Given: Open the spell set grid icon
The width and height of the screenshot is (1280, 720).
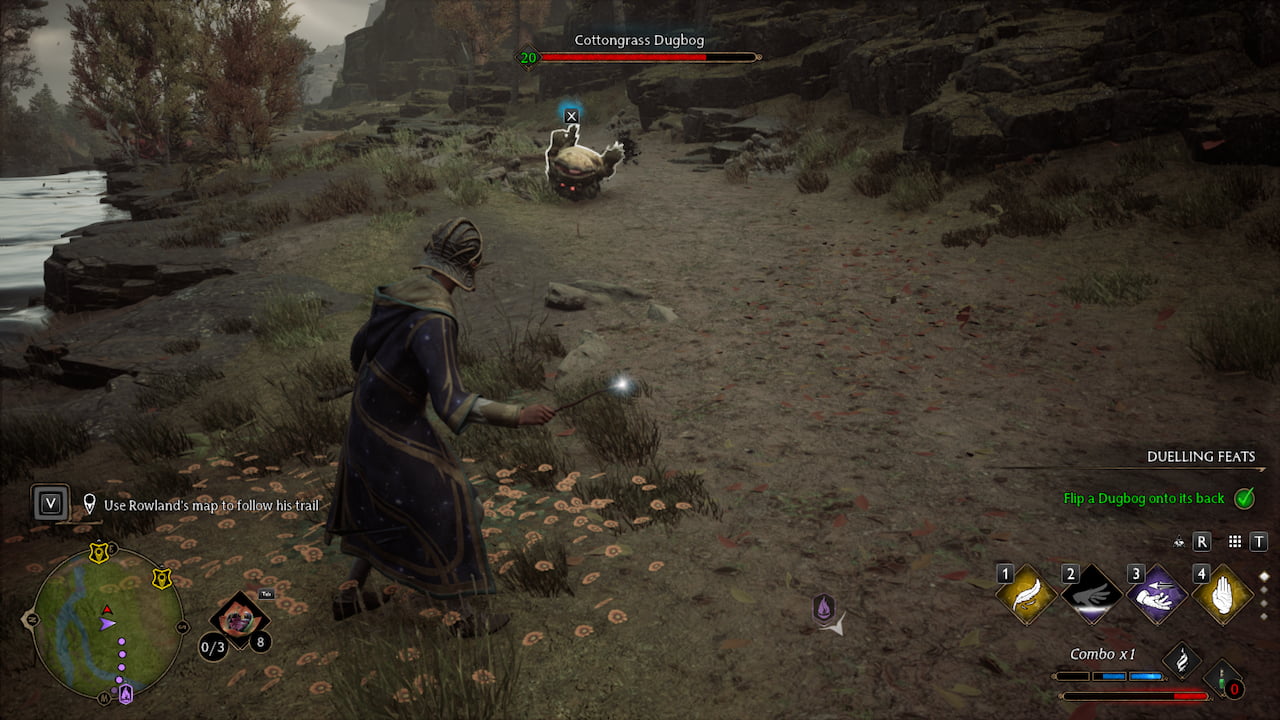Looking at the screenshot, I should pos(1235,541).
